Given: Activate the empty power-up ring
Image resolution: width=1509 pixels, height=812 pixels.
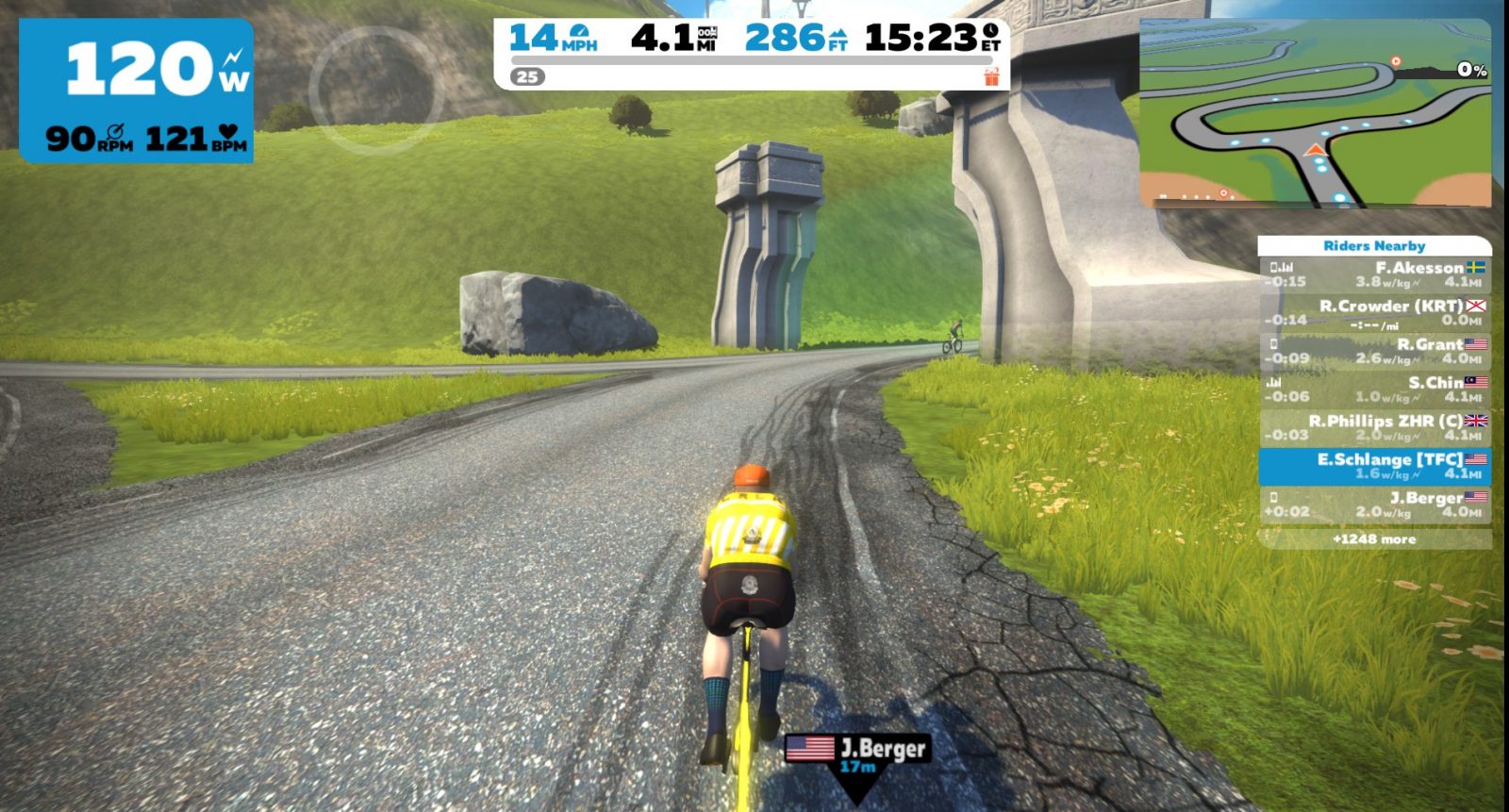Looking at the screenshot, I should pyautogui.click(x=376, y=91).
